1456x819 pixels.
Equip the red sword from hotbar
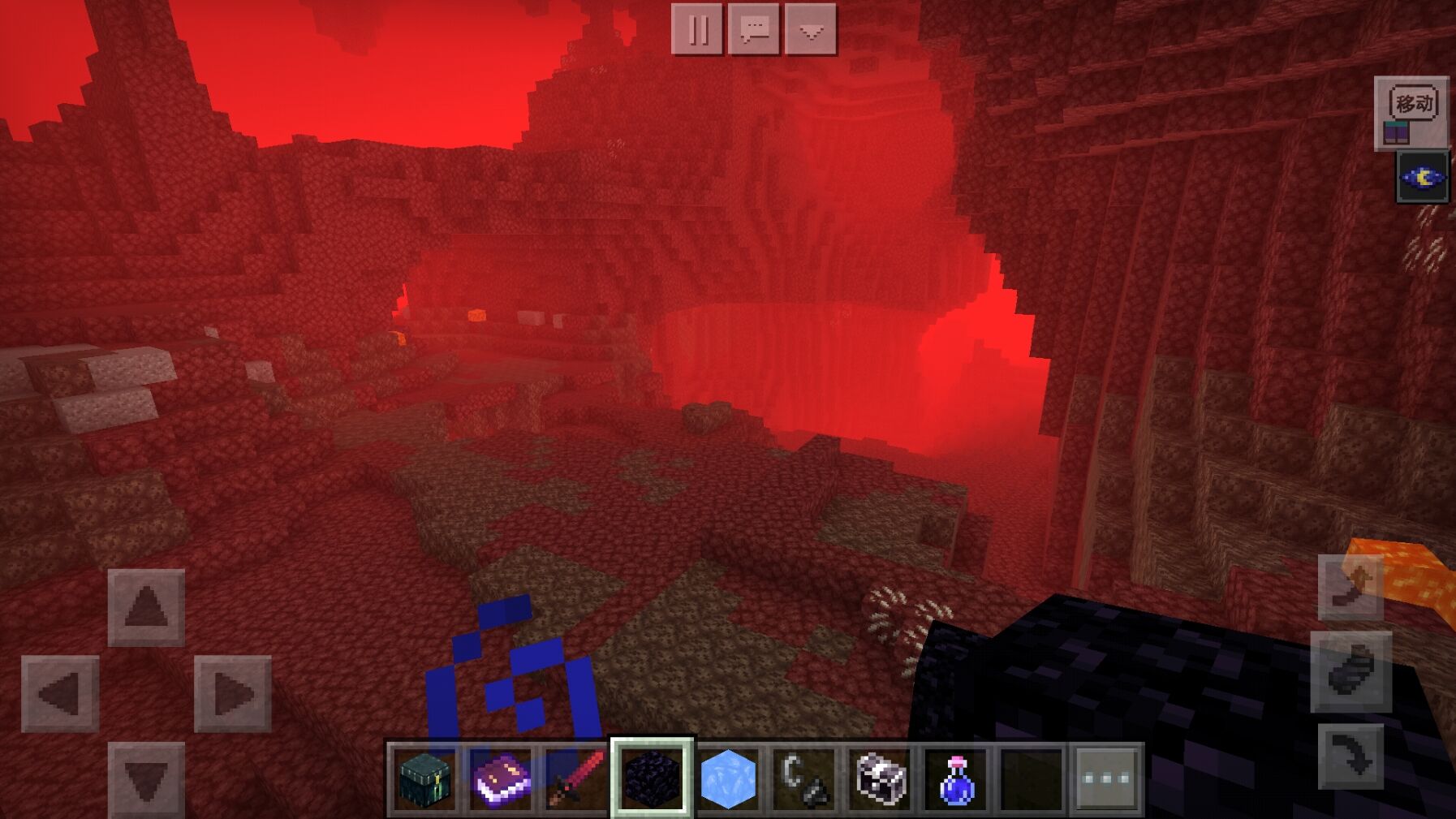[576, 779]
